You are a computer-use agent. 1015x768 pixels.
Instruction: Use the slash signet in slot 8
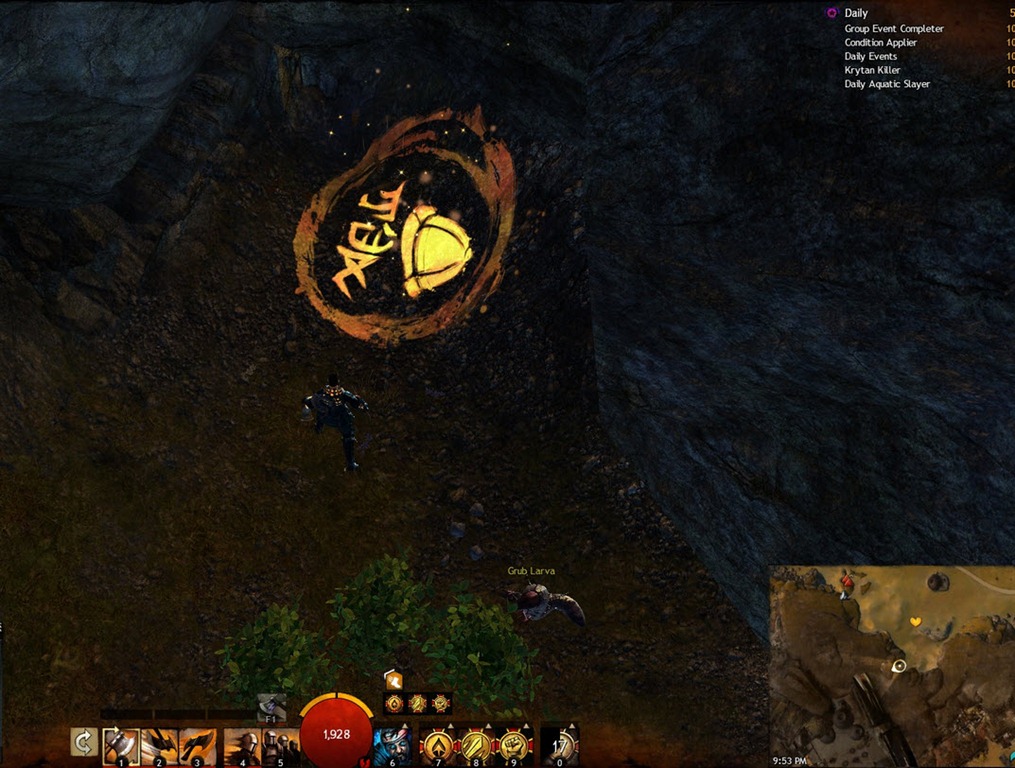tap(475, 745)
